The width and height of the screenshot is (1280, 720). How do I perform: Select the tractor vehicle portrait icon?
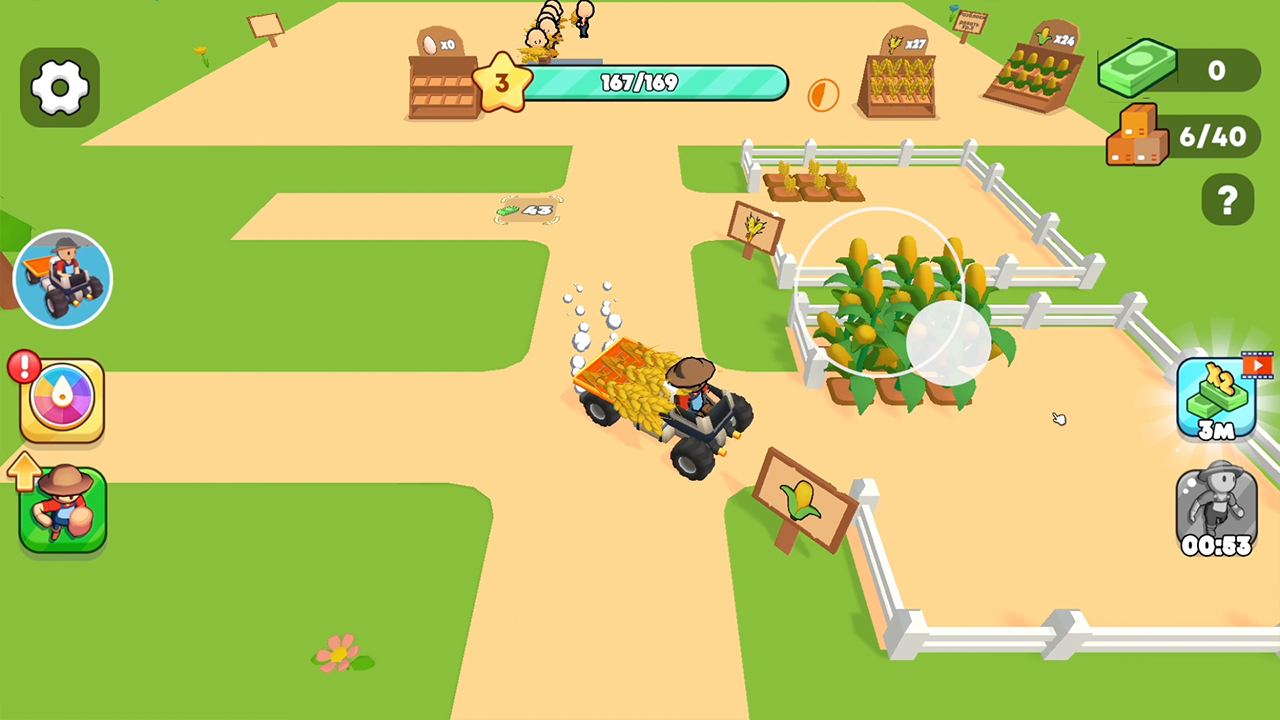click(62, 277)
